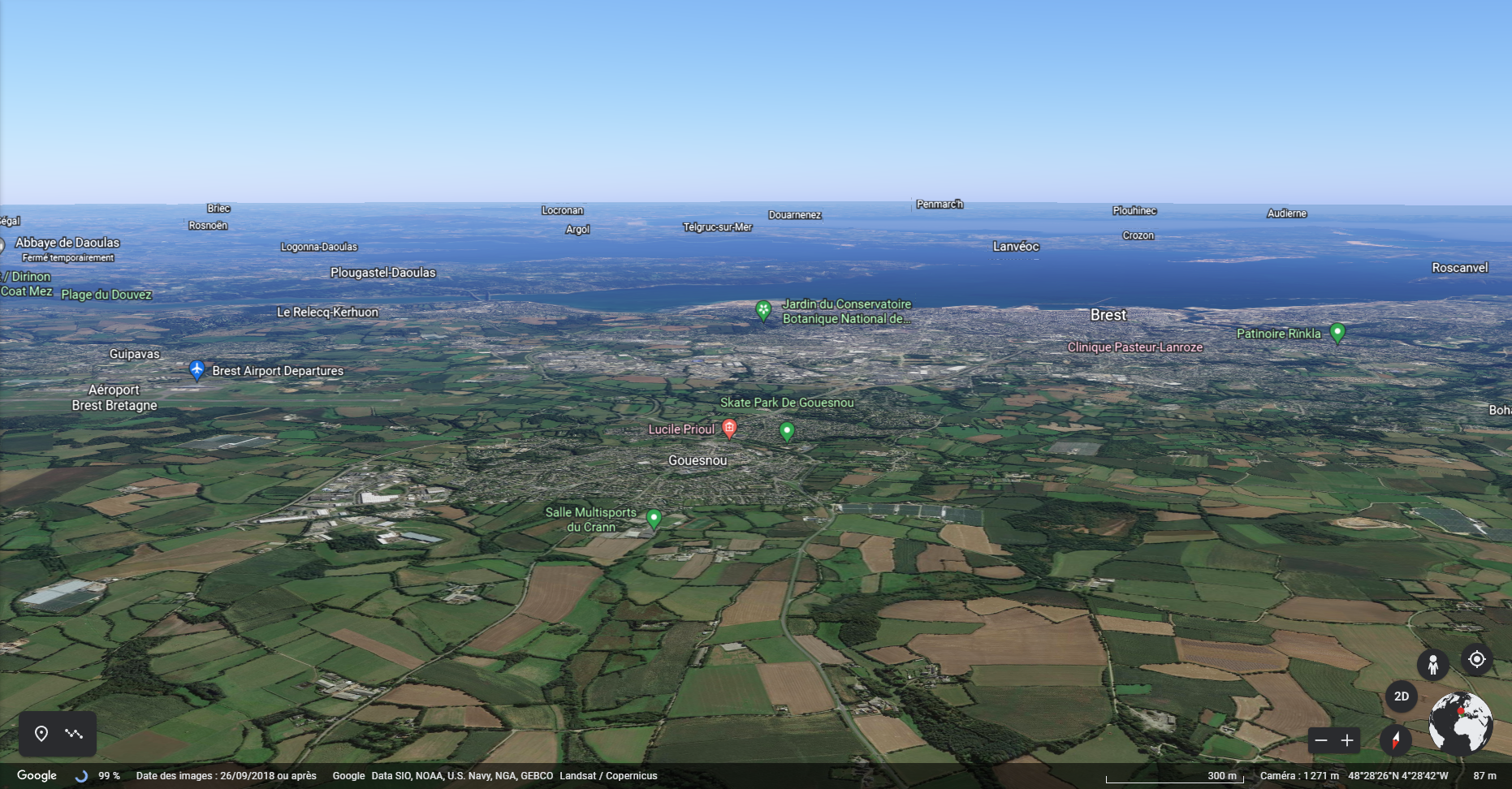Zoom in using the plus button
Viewport: 1512px width, 789px height.
1347,739
